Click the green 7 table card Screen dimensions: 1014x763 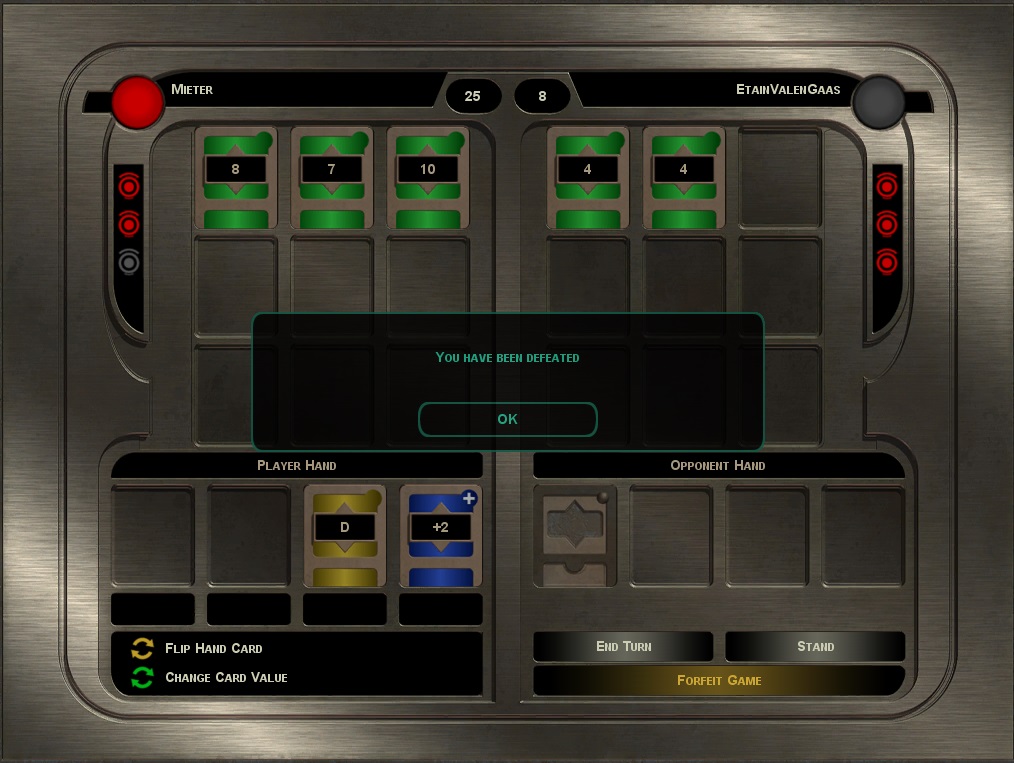[332, 178]
